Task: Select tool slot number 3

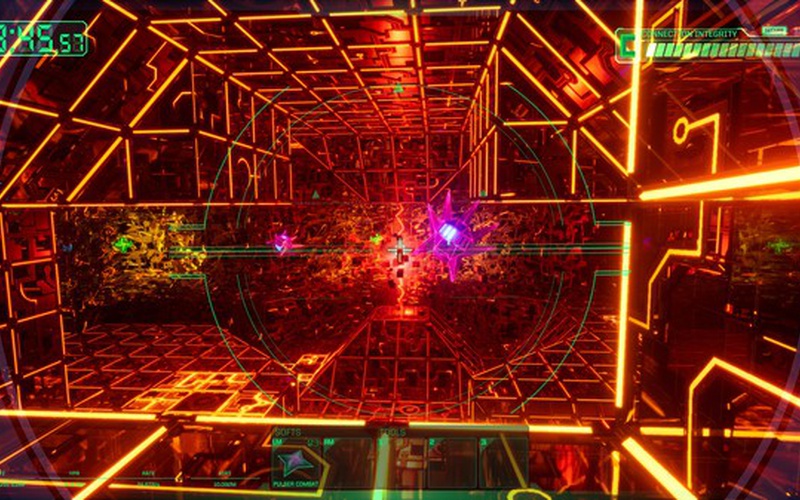Action: 500,462
